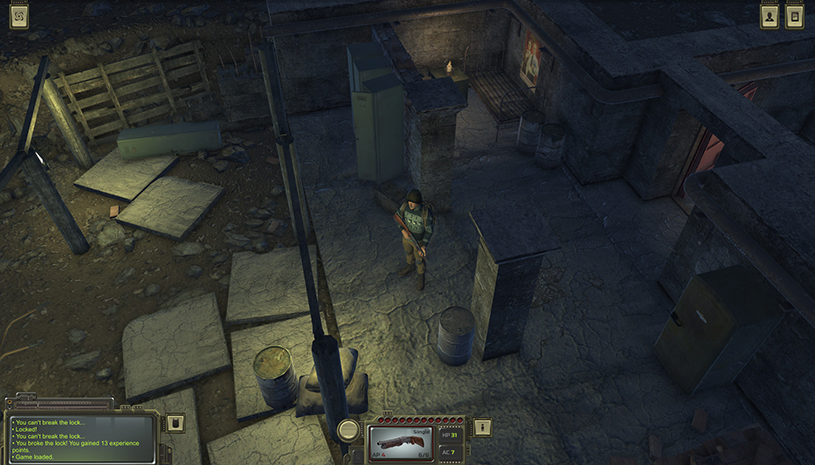Open the journal notes icon
This screenshot has height=465, width=815.
[795, 16]
